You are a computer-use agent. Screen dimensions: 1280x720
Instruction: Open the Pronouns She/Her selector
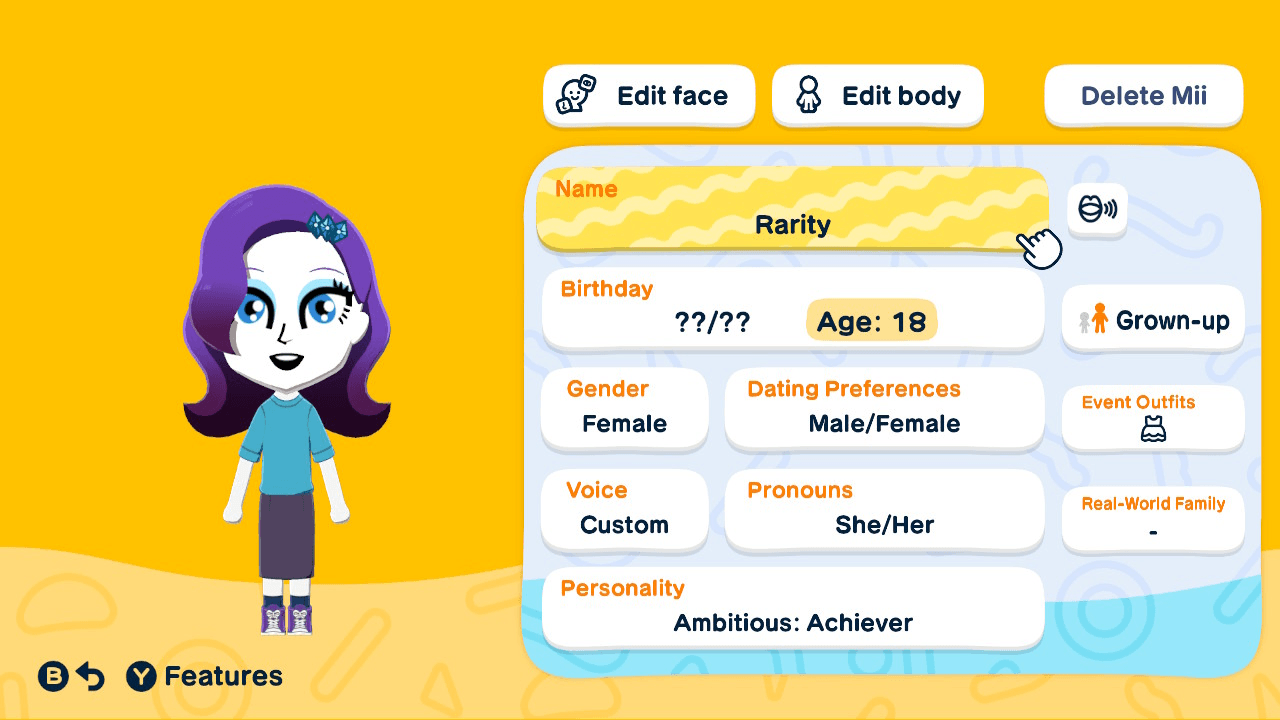coord(884,510)
